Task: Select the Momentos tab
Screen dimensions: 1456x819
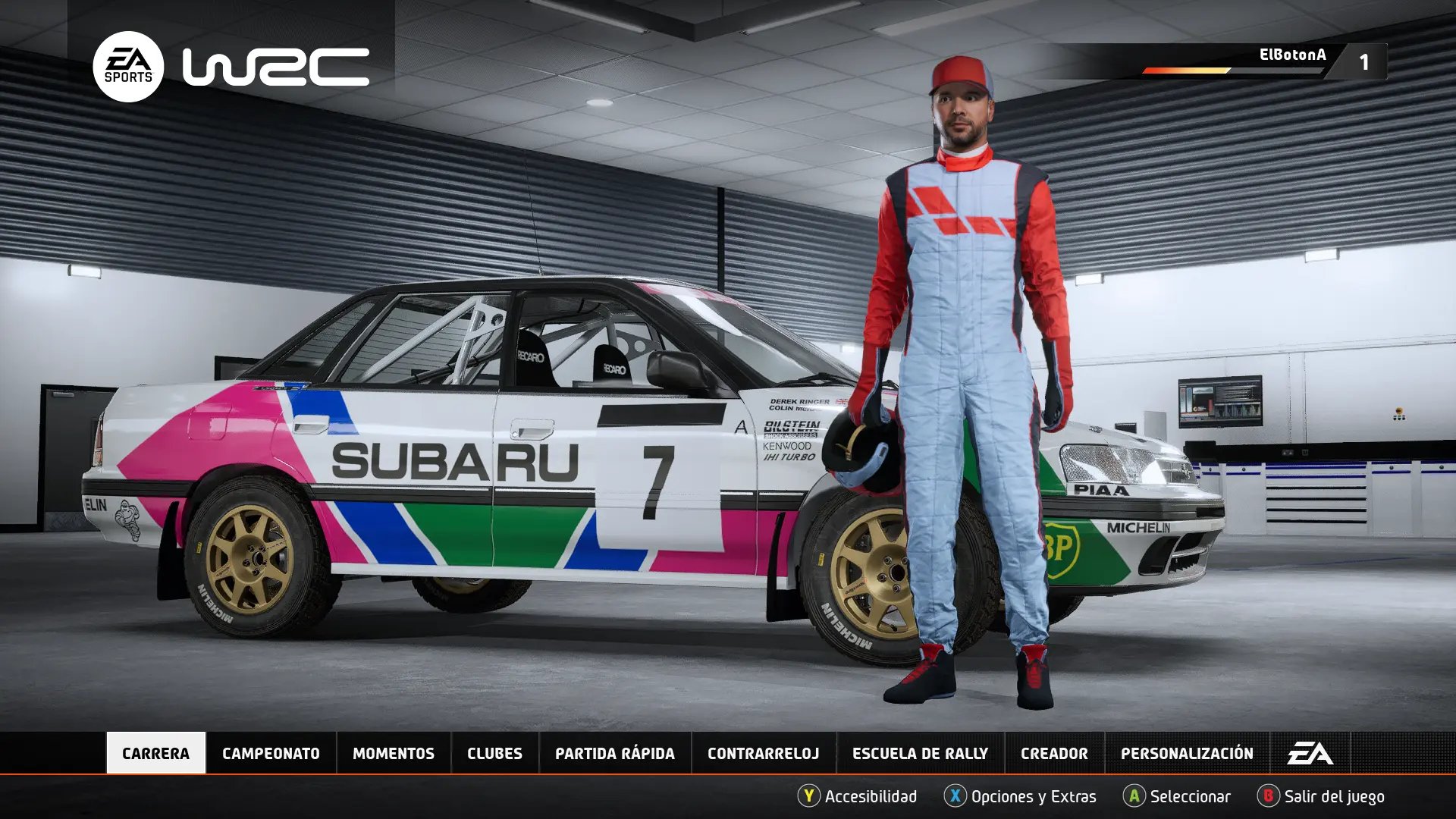Action: click(x=393, y=753)
